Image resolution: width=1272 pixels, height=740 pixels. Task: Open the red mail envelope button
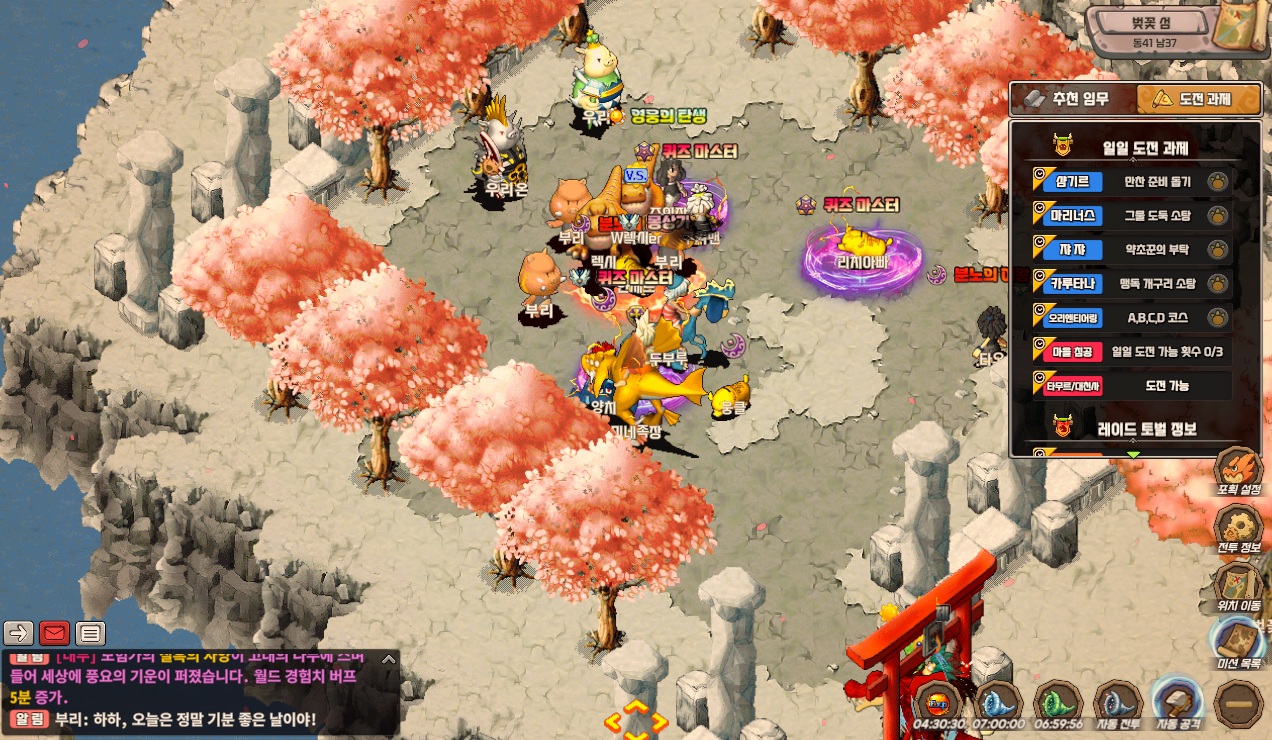coord(54,633)
